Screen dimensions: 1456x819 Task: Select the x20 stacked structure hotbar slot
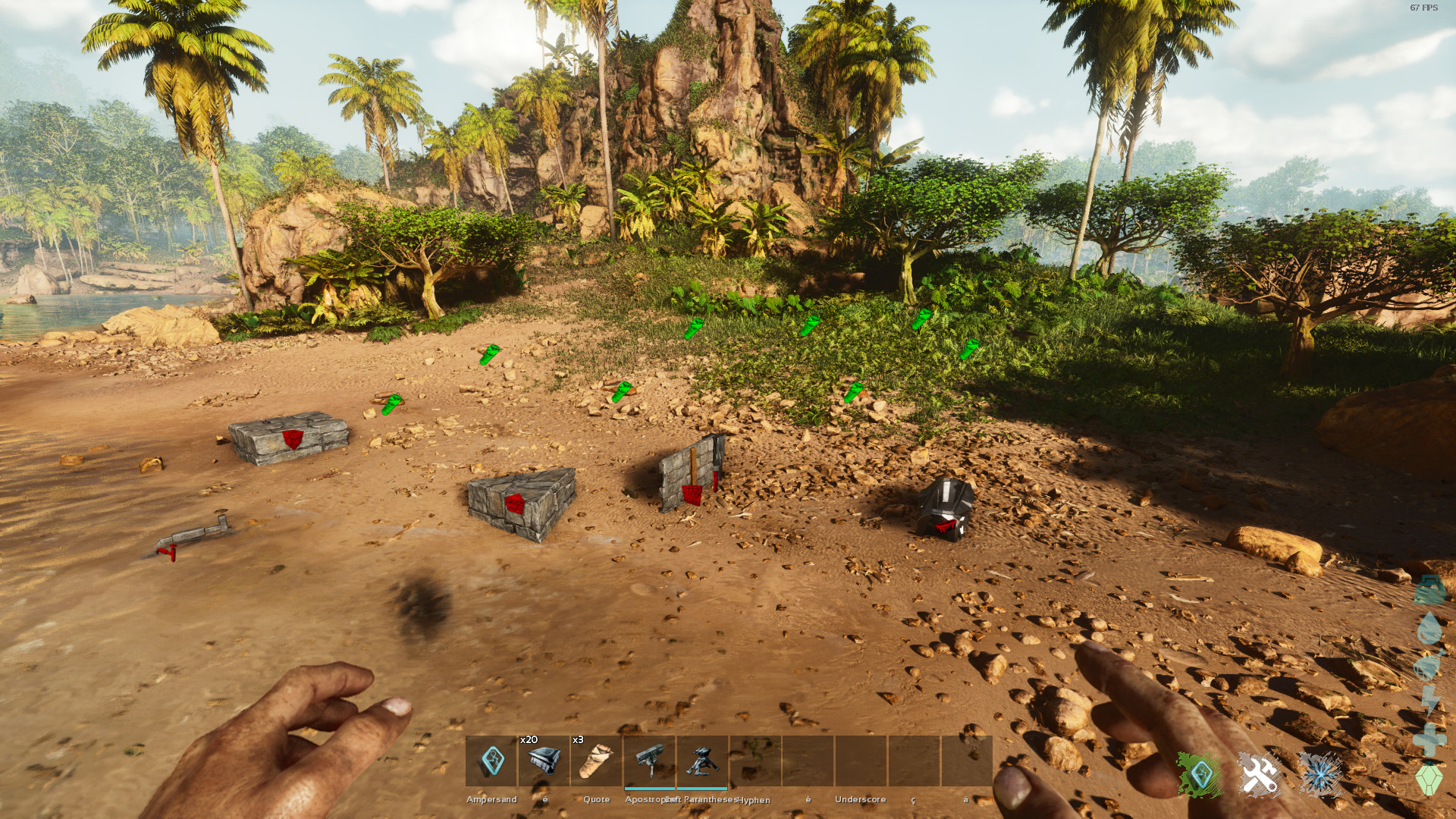coord(544,761)
